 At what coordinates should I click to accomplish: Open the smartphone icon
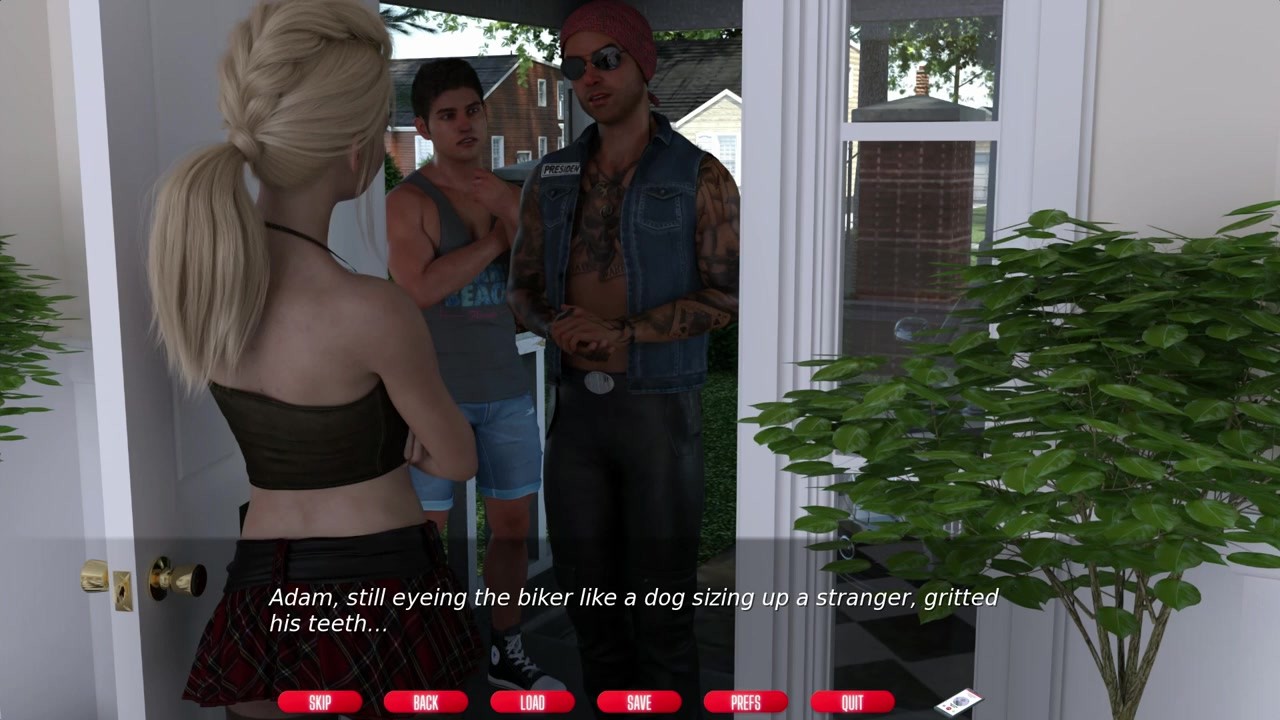(957, 702)
